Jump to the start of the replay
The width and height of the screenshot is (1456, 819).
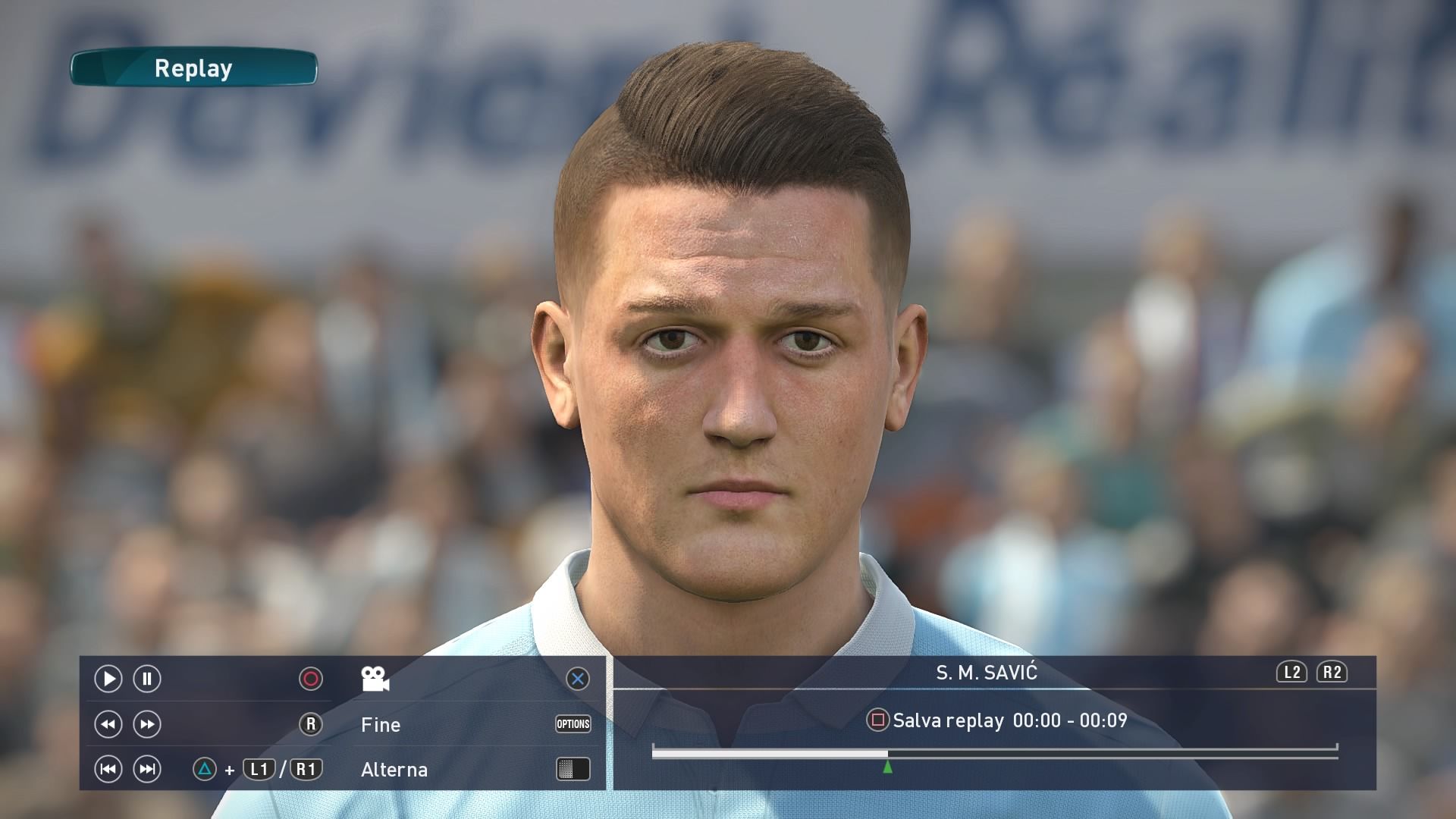(x=108, y=770)
